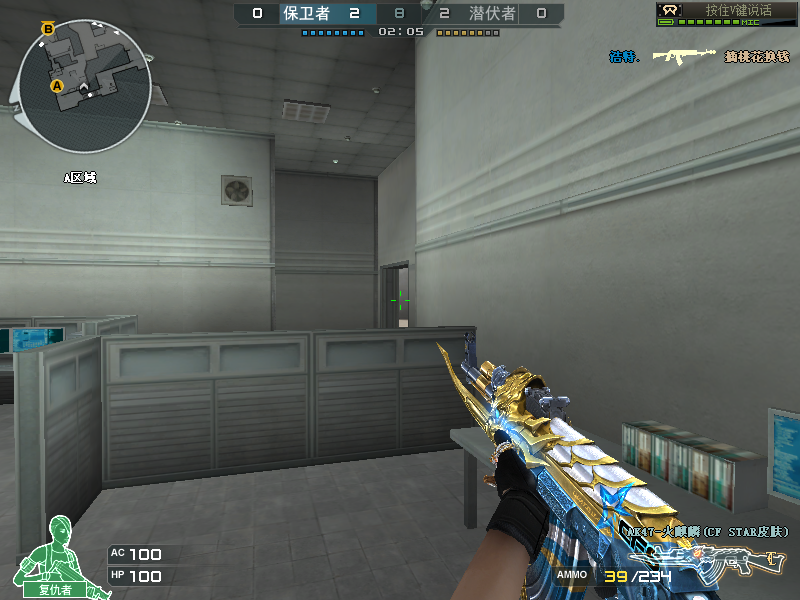Viewport: 800px width, 600px height.
Task: Click the circular minimap
Action: (84, 87)
